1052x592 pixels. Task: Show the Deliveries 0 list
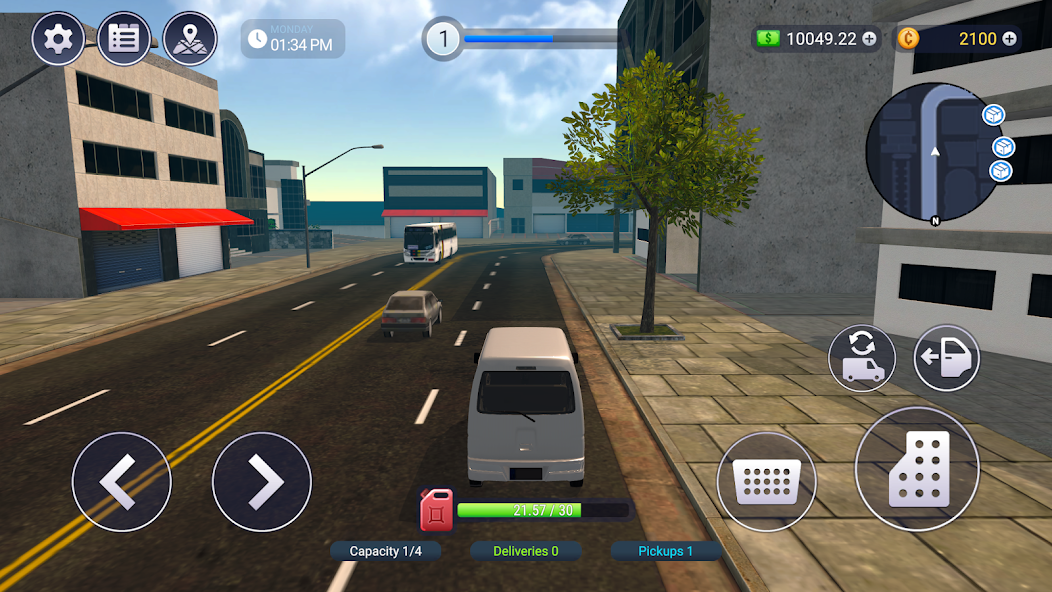(x=526, y=551)
